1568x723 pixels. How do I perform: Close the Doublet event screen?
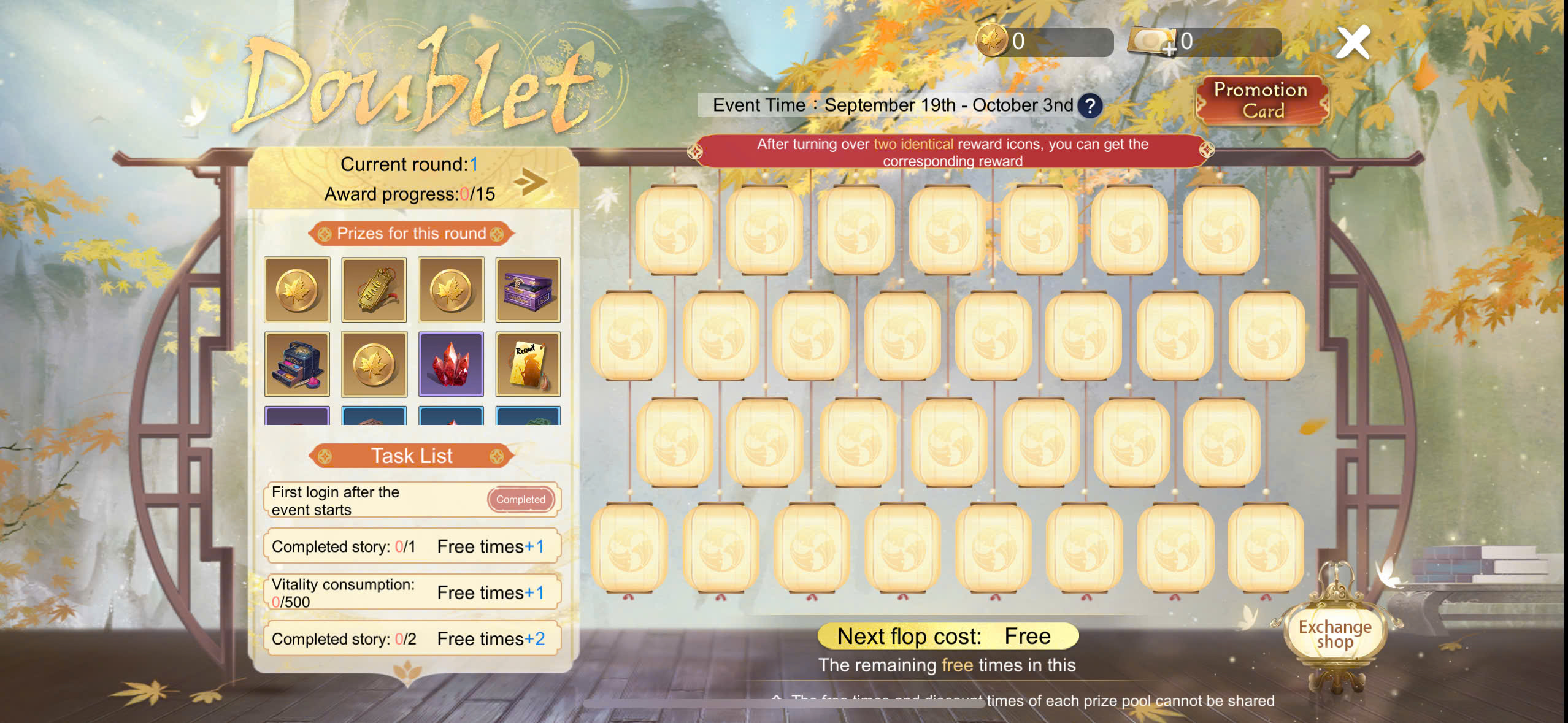click(x=1353, y=42)
